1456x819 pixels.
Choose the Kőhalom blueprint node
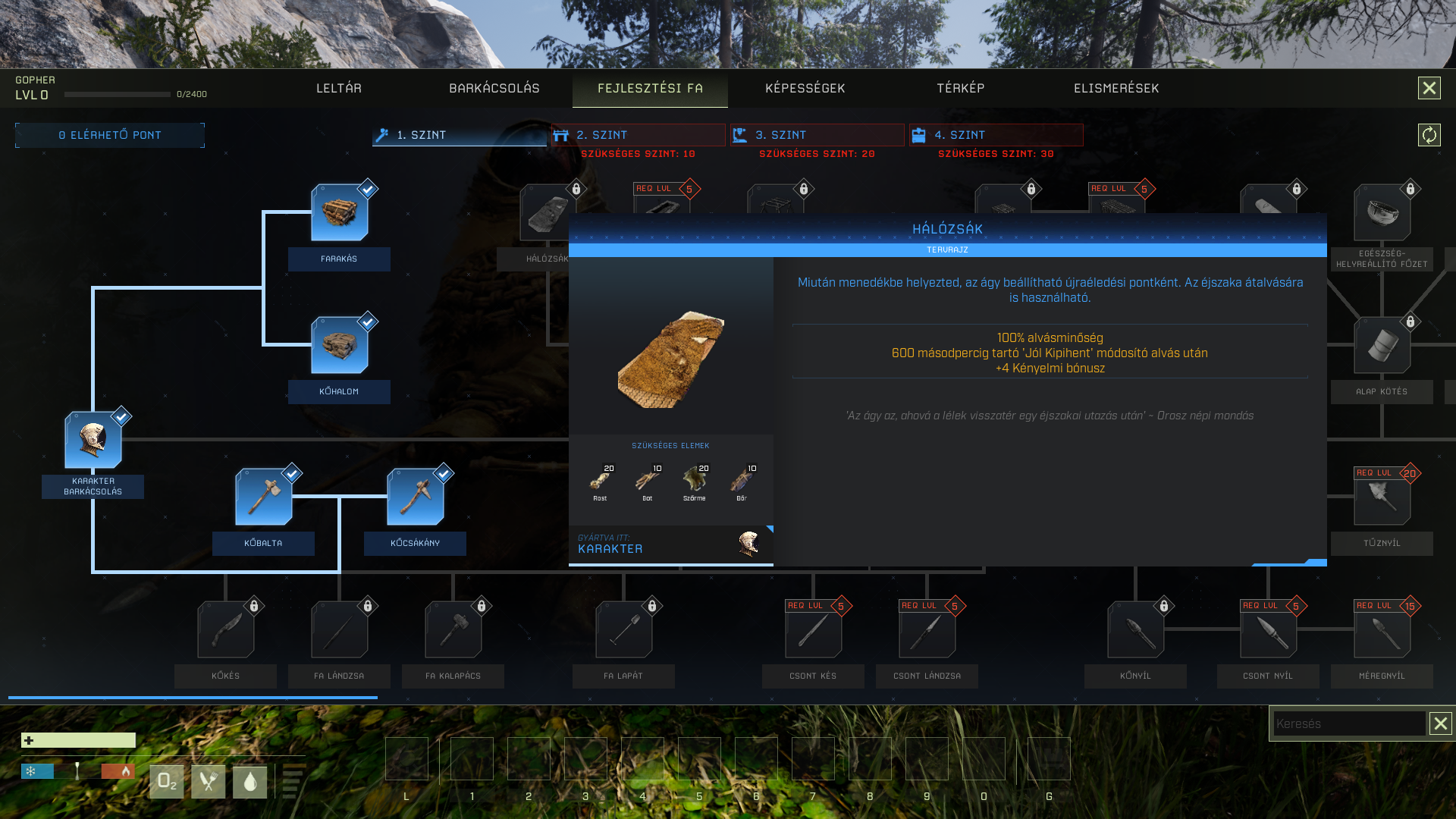tap(339, 346)
